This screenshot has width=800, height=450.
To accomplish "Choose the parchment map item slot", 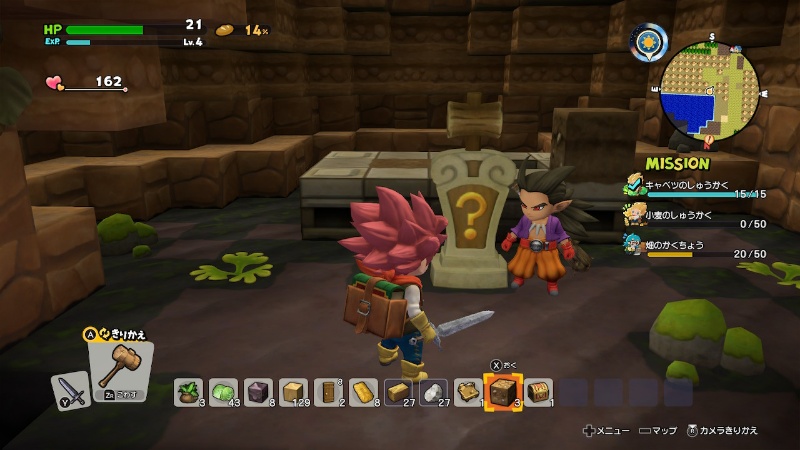I will (x=466, y=391).
